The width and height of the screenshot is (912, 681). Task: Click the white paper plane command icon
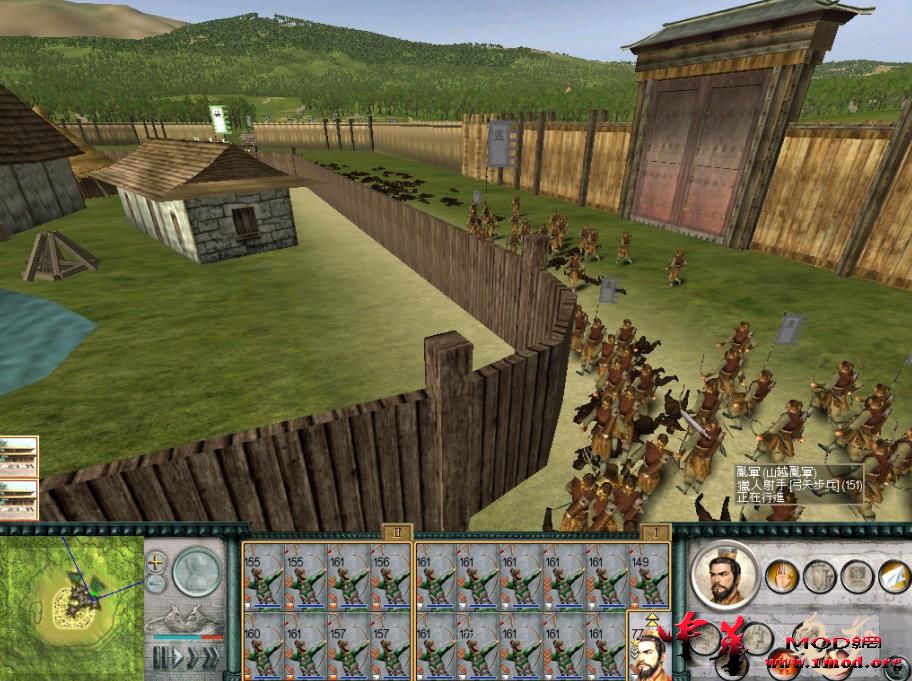(894, 576)
